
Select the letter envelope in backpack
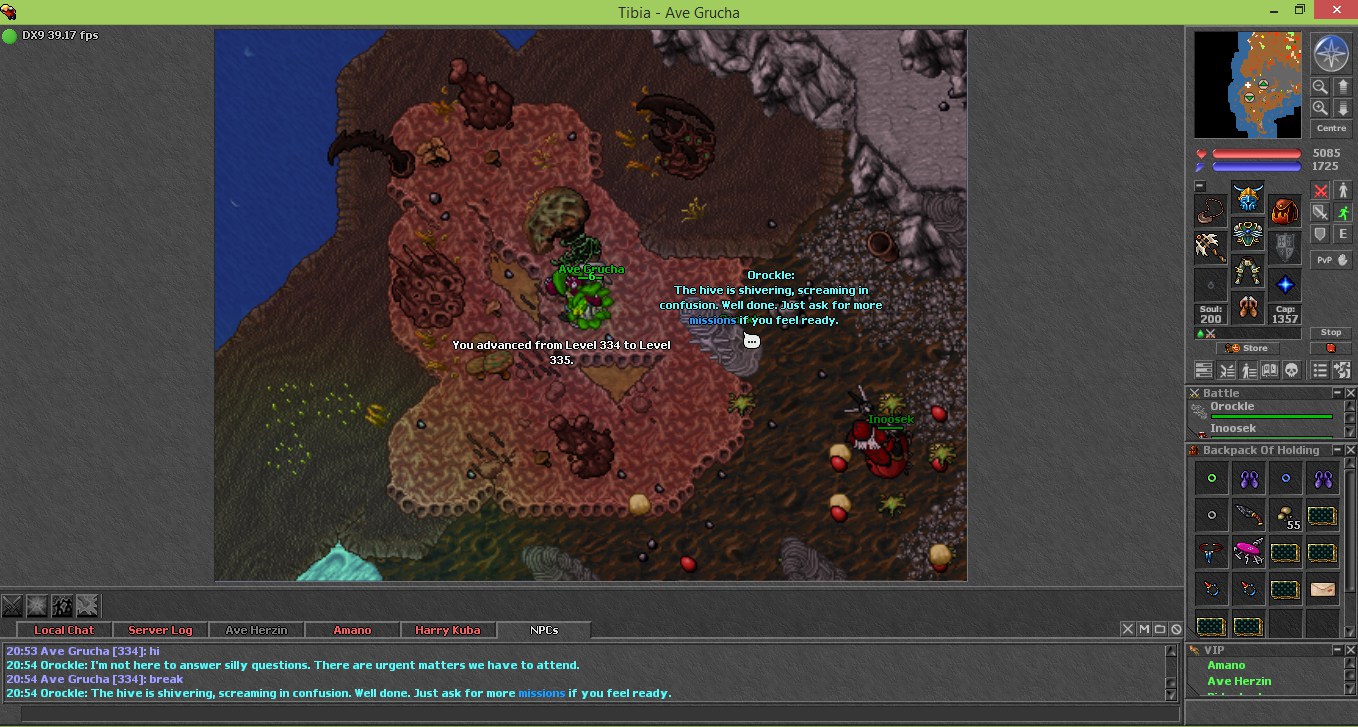[x=1322, y=589]
